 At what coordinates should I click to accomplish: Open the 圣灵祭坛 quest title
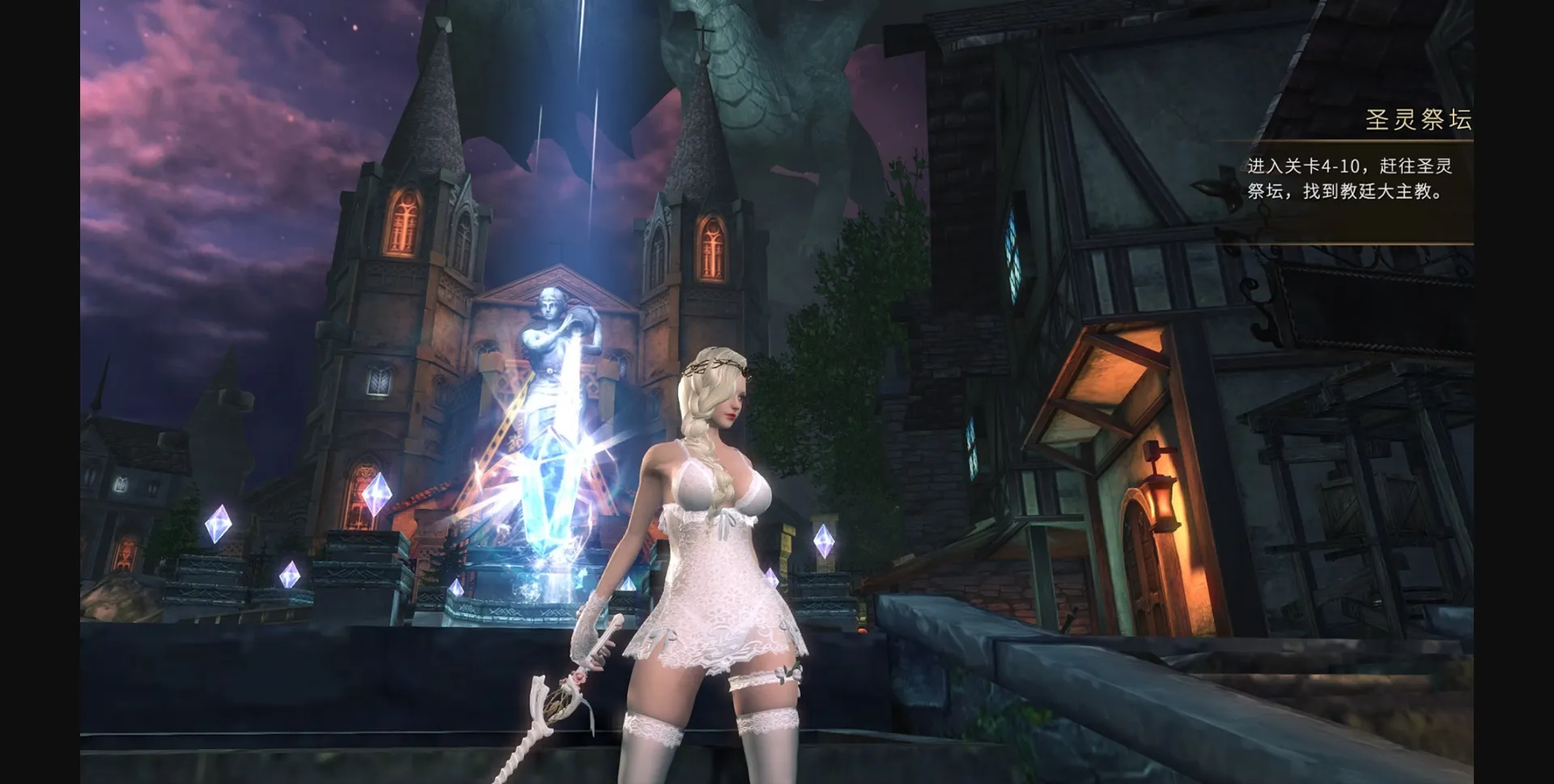point(1422,120)
